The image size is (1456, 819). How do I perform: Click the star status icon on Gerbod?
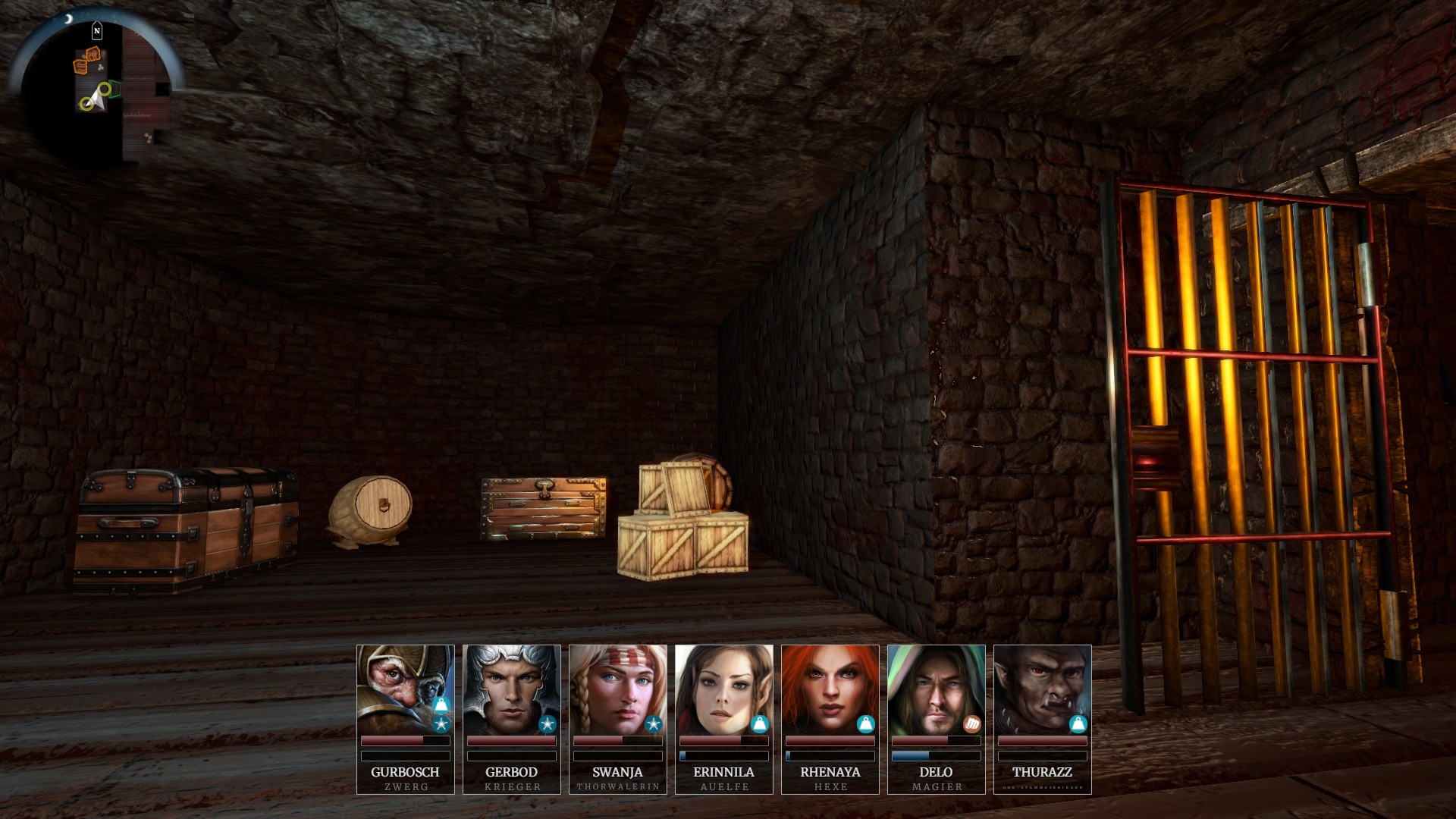[x=547, y=724]
